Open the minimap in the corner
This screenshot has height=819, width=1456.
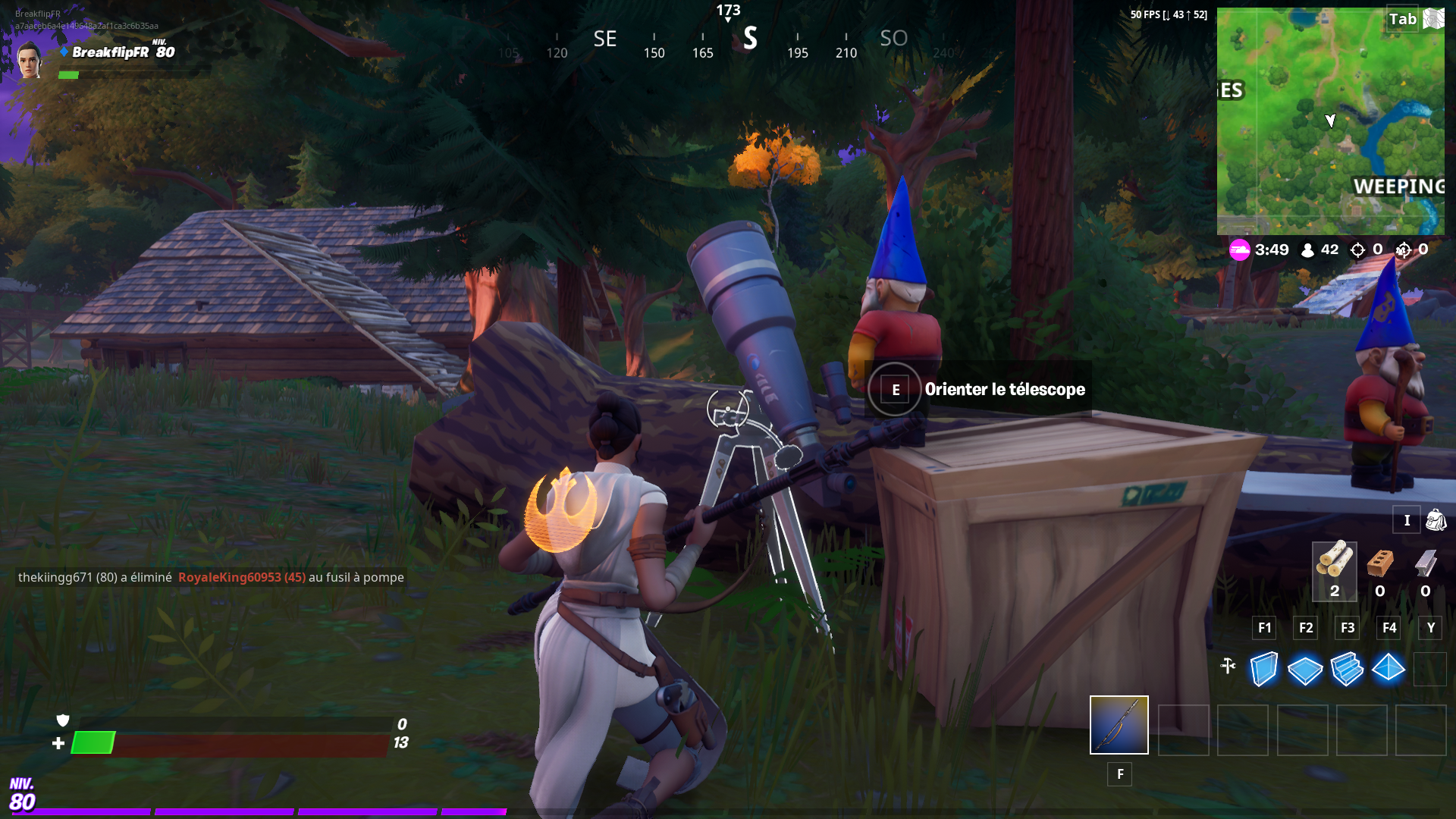click(1330, 121)
